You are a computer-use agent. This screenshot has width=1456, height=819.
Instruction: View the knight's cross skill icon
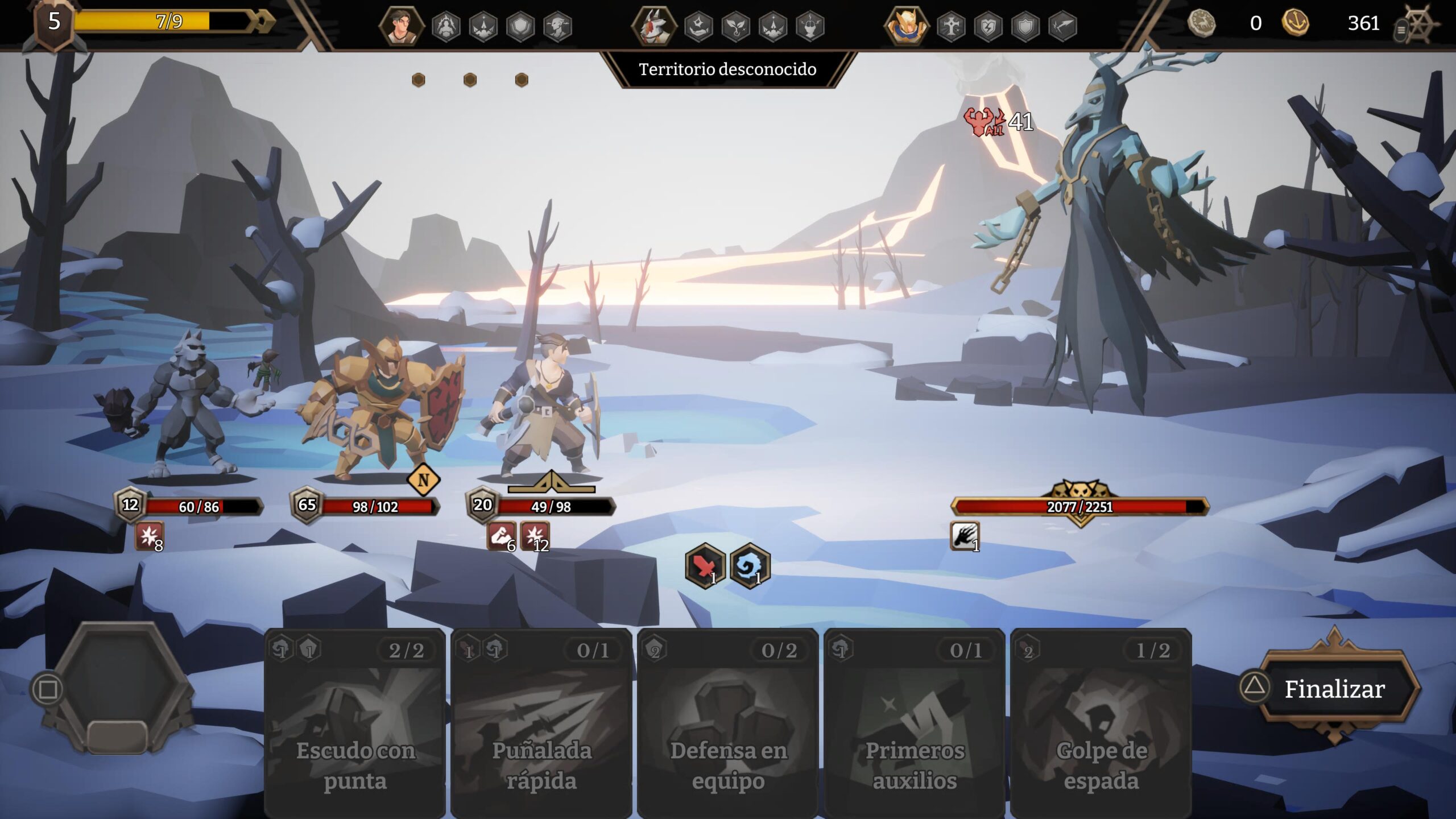(x=951, y=26)
